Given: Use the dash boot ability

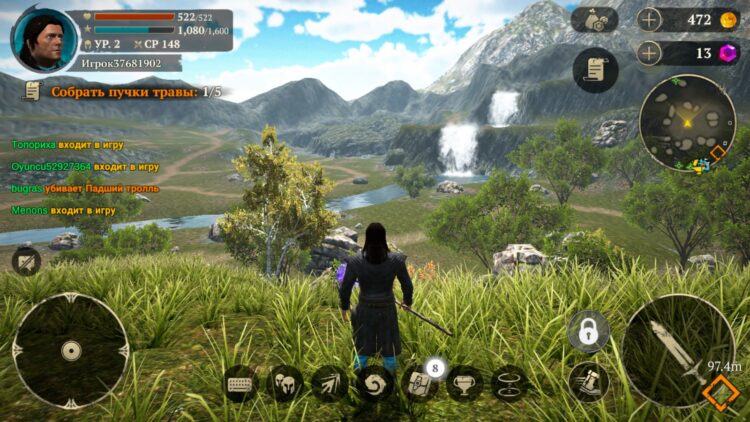Looking at the screenshot, I should point(588,381).
